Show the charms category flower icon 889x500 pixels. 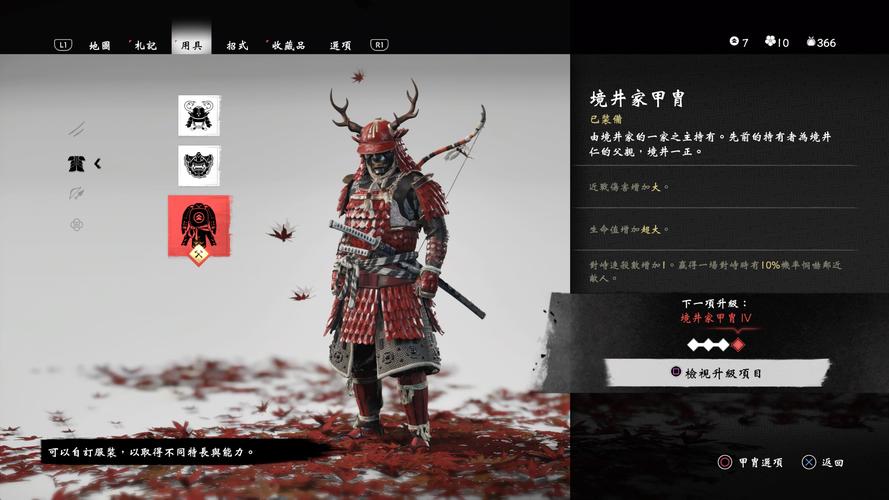(x=77, y=224)
